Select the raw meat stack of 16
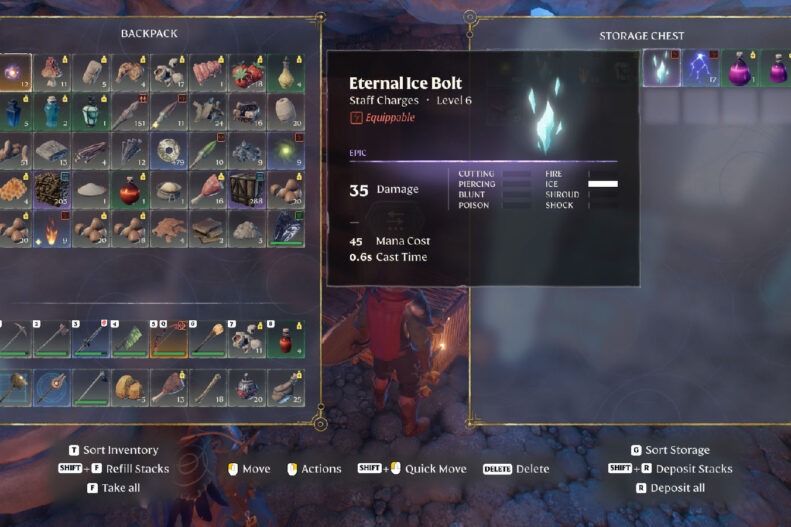 [x=207, y=189]
